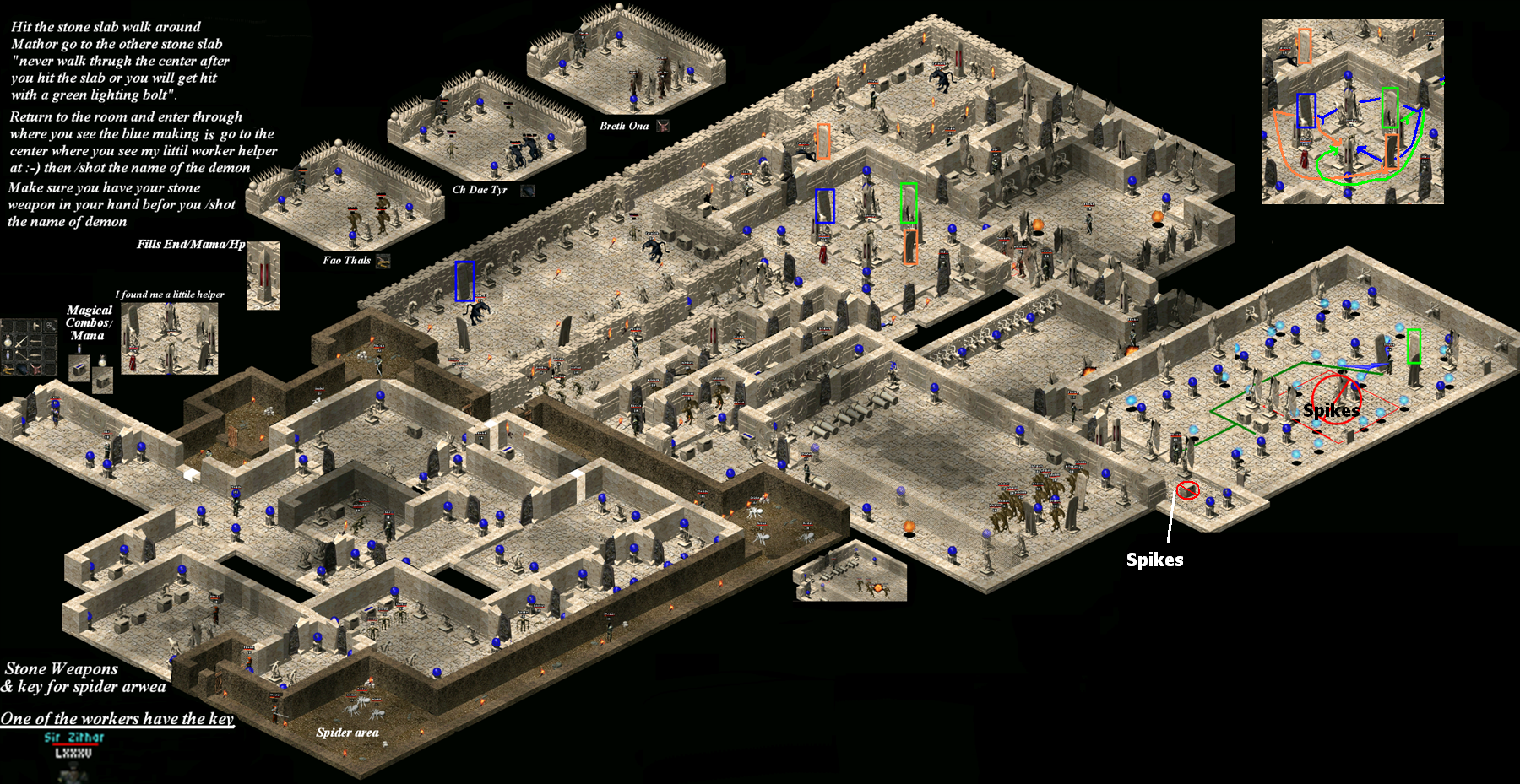The width and height of the screenshot is (1520, 784).
Task: Click the mana potion icon under Magical Combos
Action: (x=79, y=349)
